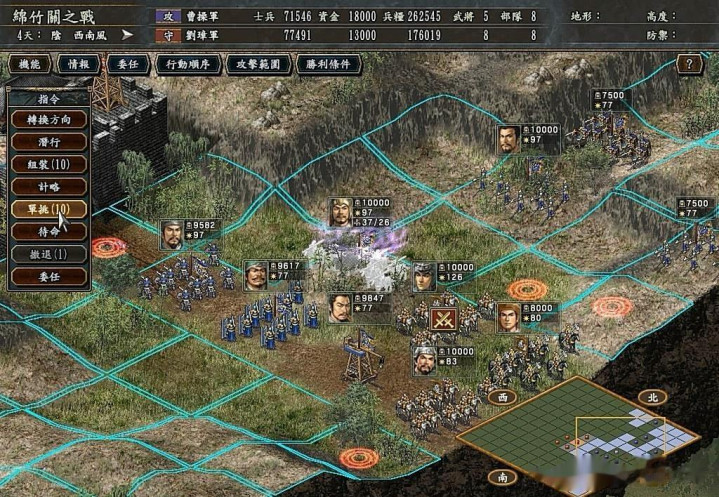The width and height of the screenshot is (719, 497).
Task: Select the unit with 9582 troops
Action: coord(173,234)
